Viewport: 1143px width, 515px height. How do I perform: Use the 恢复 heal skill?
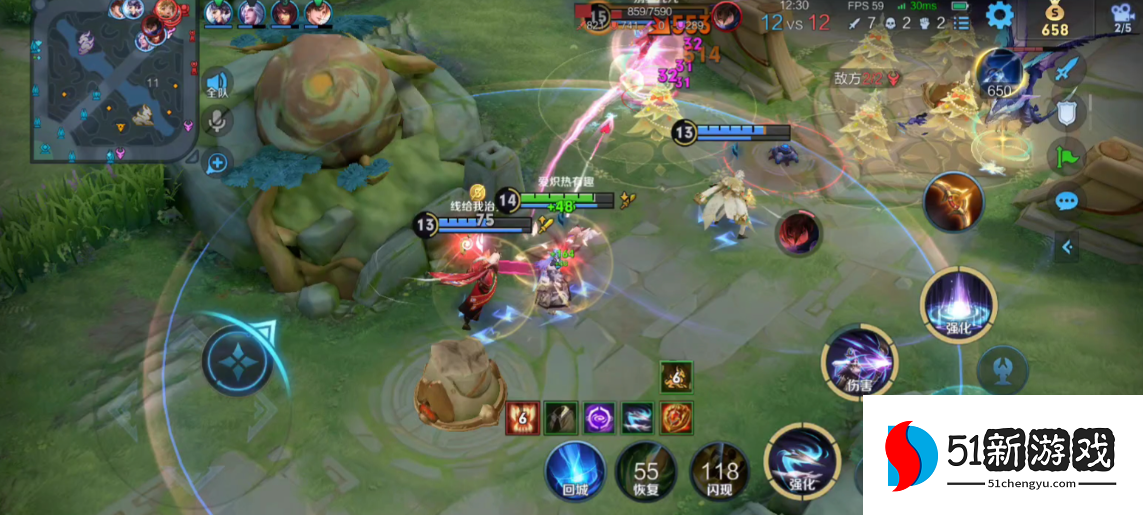[645, 472]
